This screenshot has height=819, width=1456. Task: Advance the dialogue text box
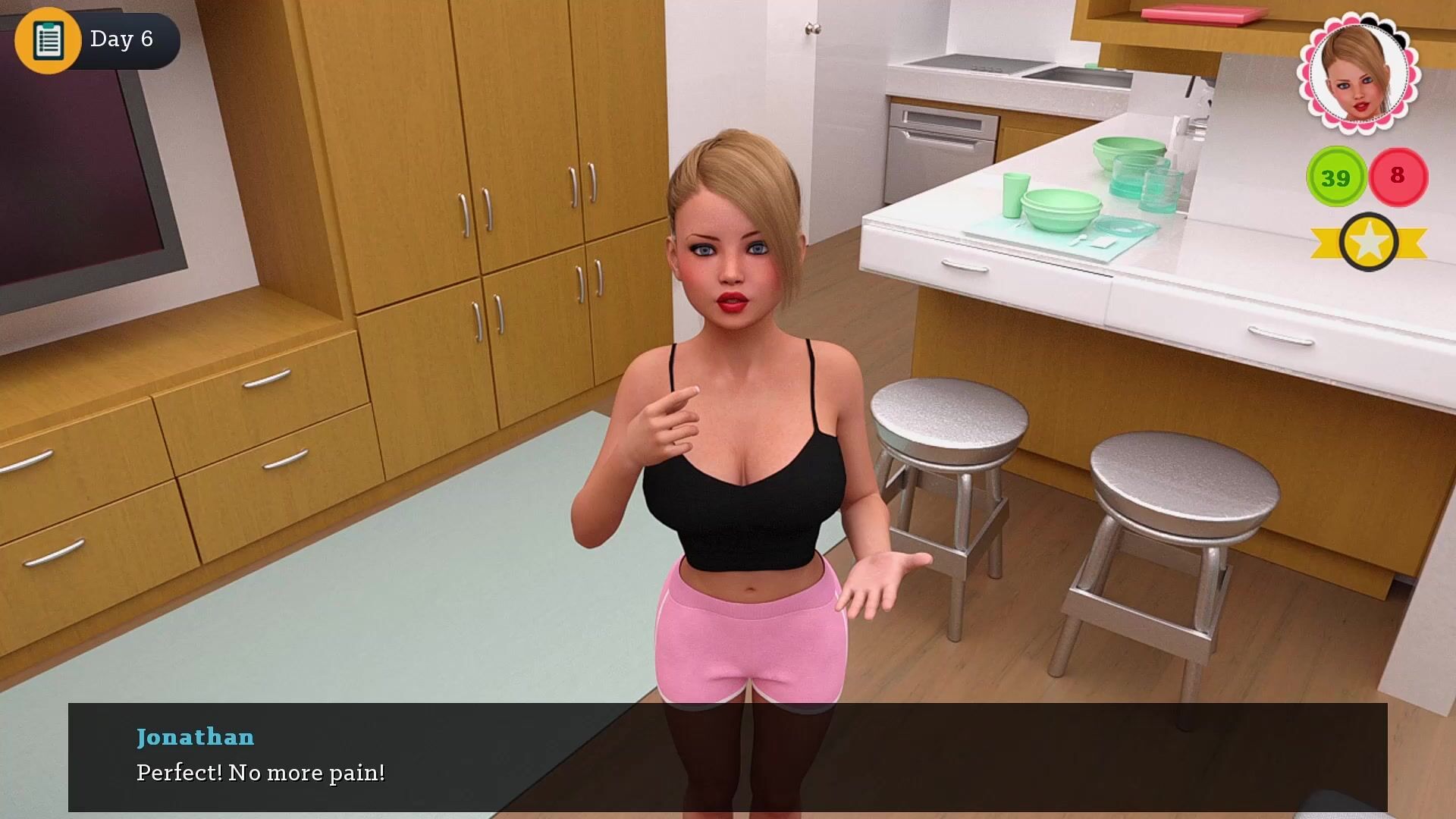(727, 757)
